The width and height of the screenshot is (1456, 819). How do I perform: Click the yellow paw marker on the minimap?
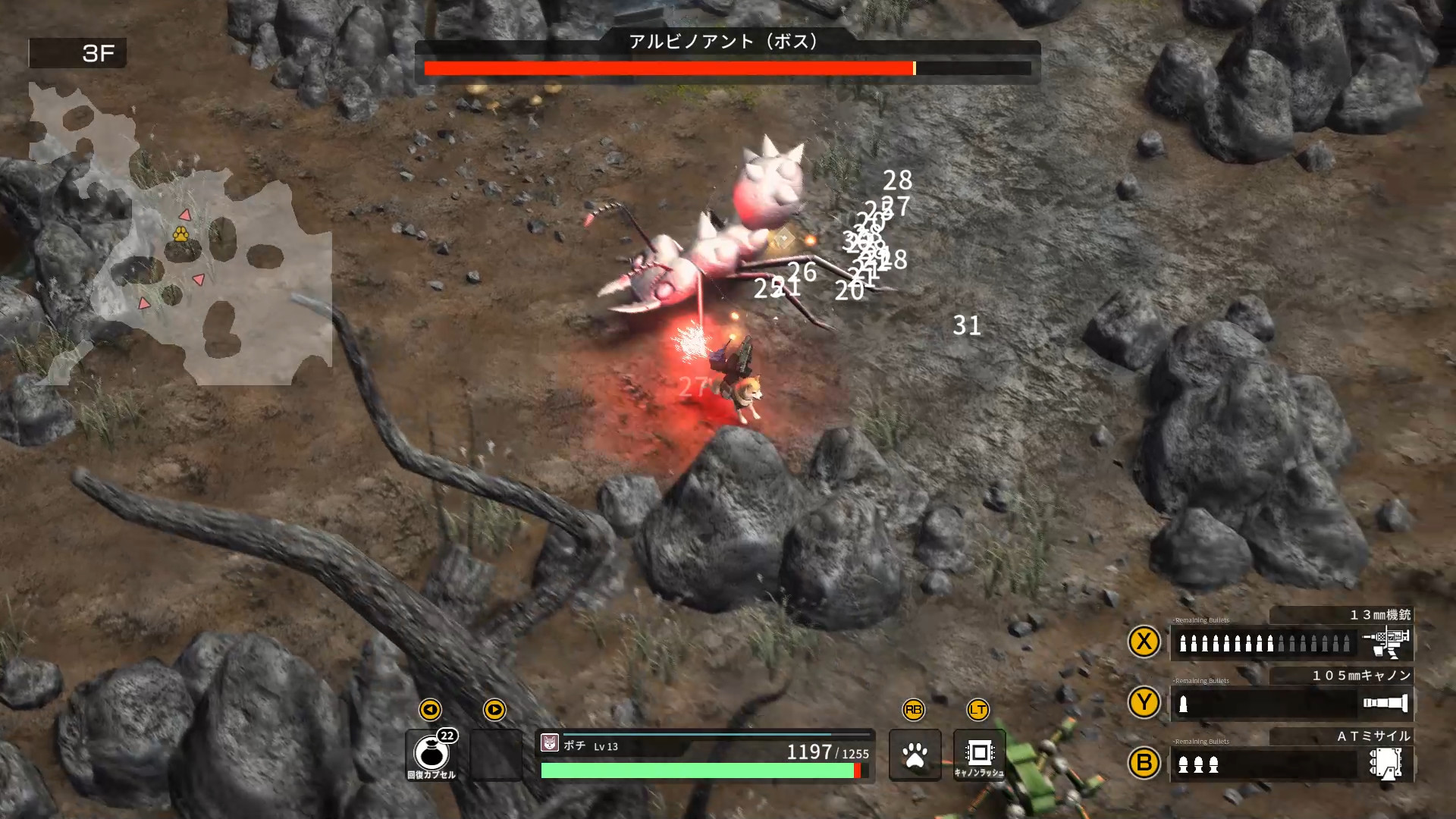pos(180,237)
